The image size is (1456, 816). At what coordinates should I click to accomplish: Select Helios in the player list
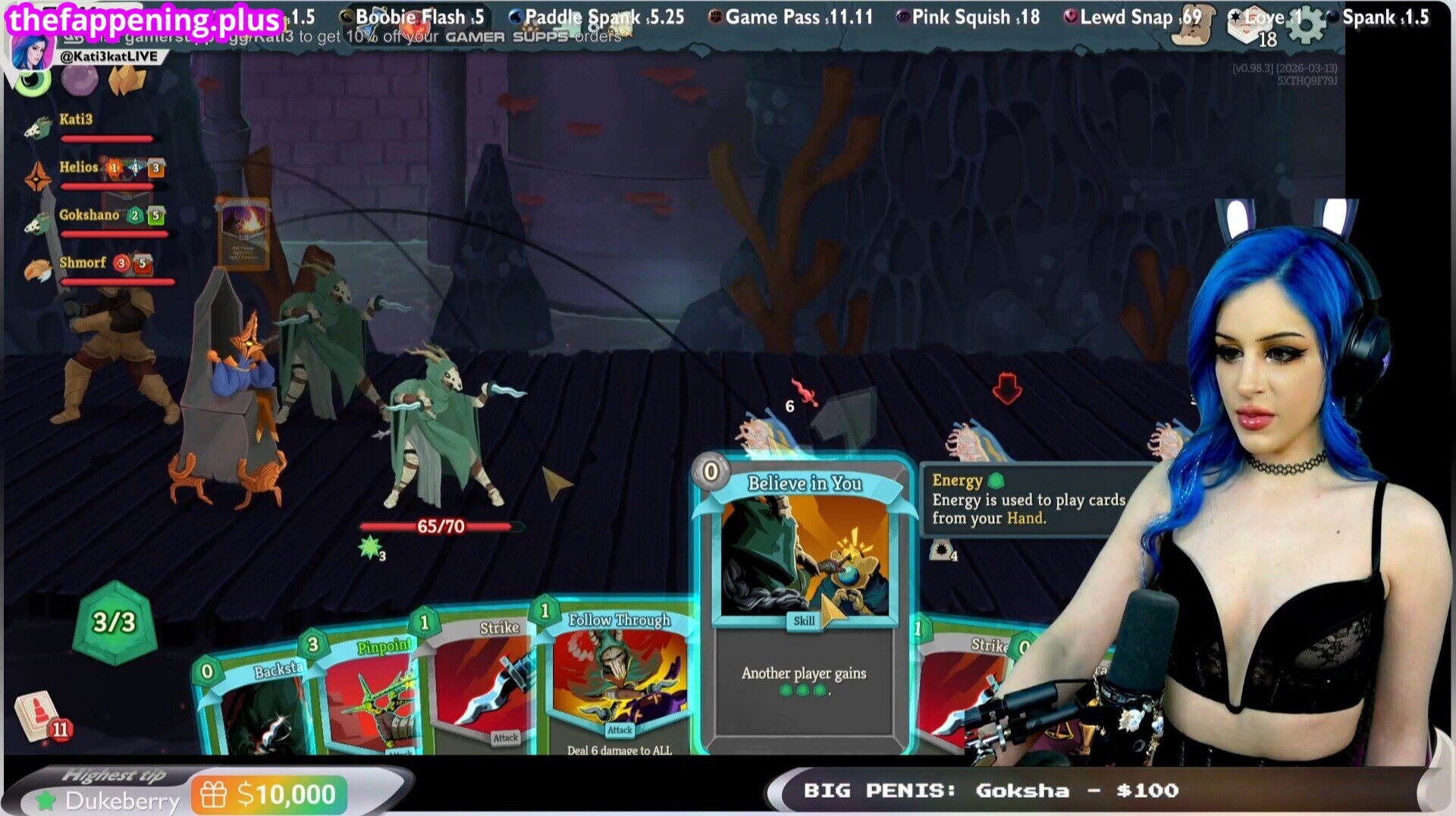click(x=79, y=168)
